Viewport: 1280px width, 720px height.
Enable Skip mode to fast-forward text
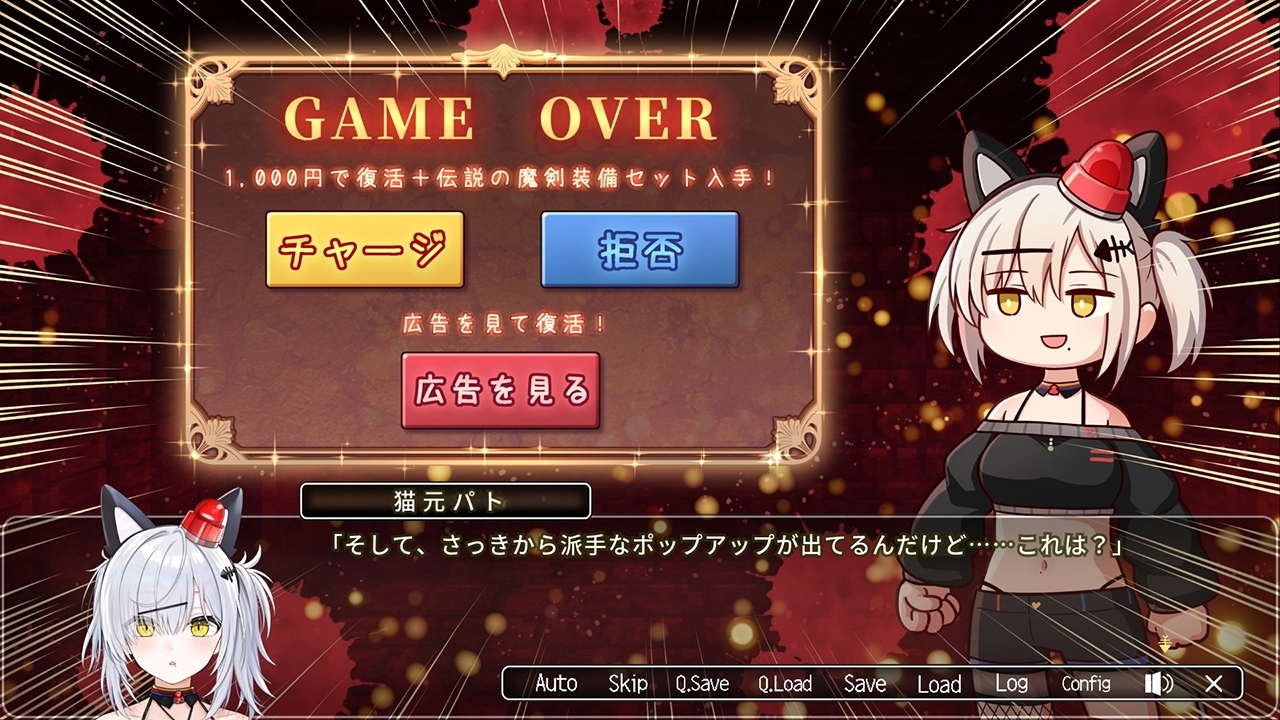pyautogui.click(x=630, y=684)
